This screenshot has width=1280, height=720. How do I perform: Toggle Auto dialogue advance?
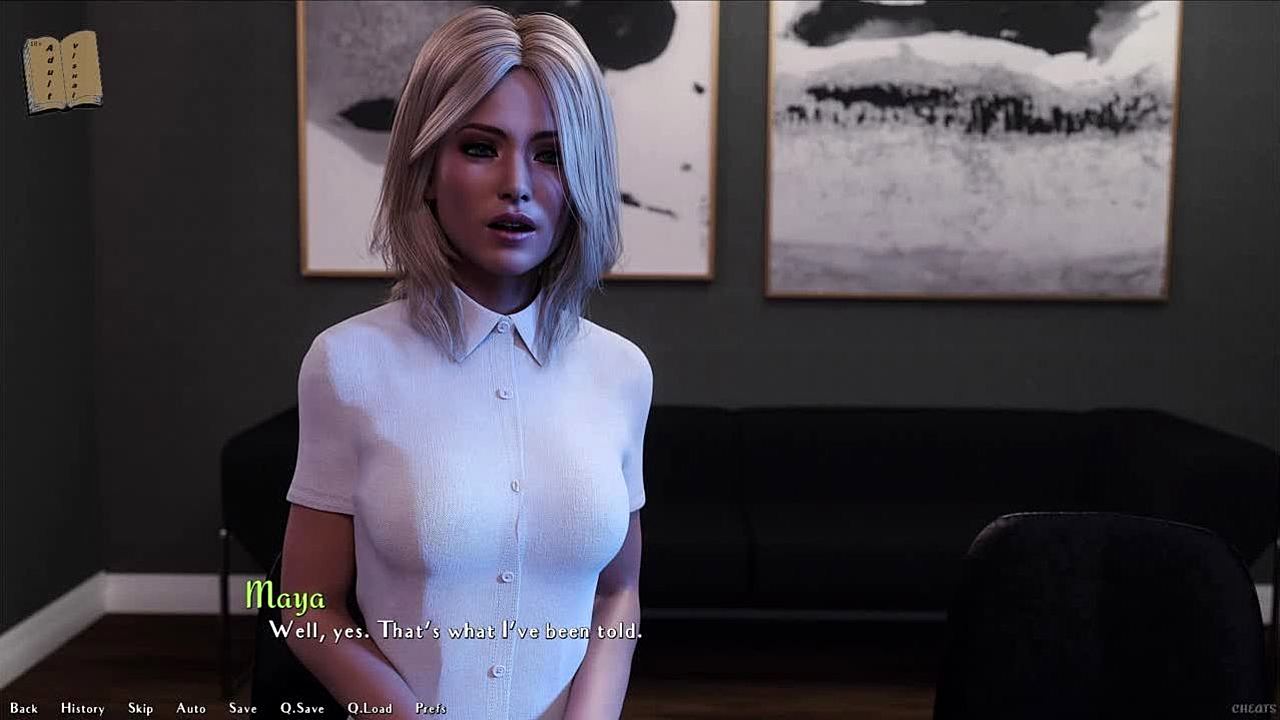191,708
